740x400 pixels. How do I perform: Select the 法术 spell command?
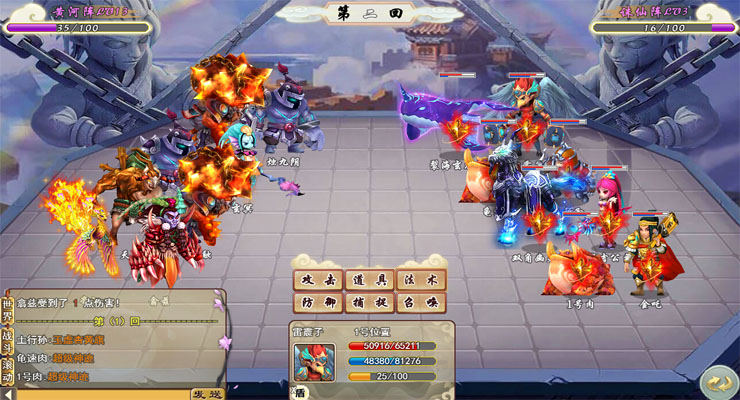[420, 279]
